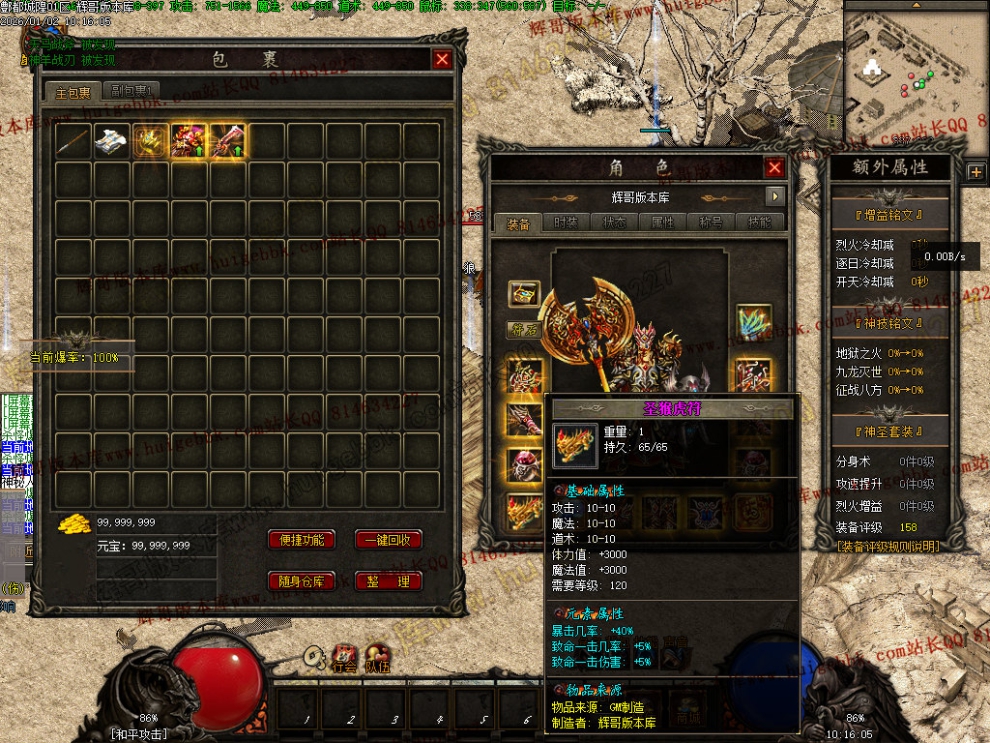Switch to the 副包裹1 bag tab
The image size is (990, 743).
coord(130,92)
